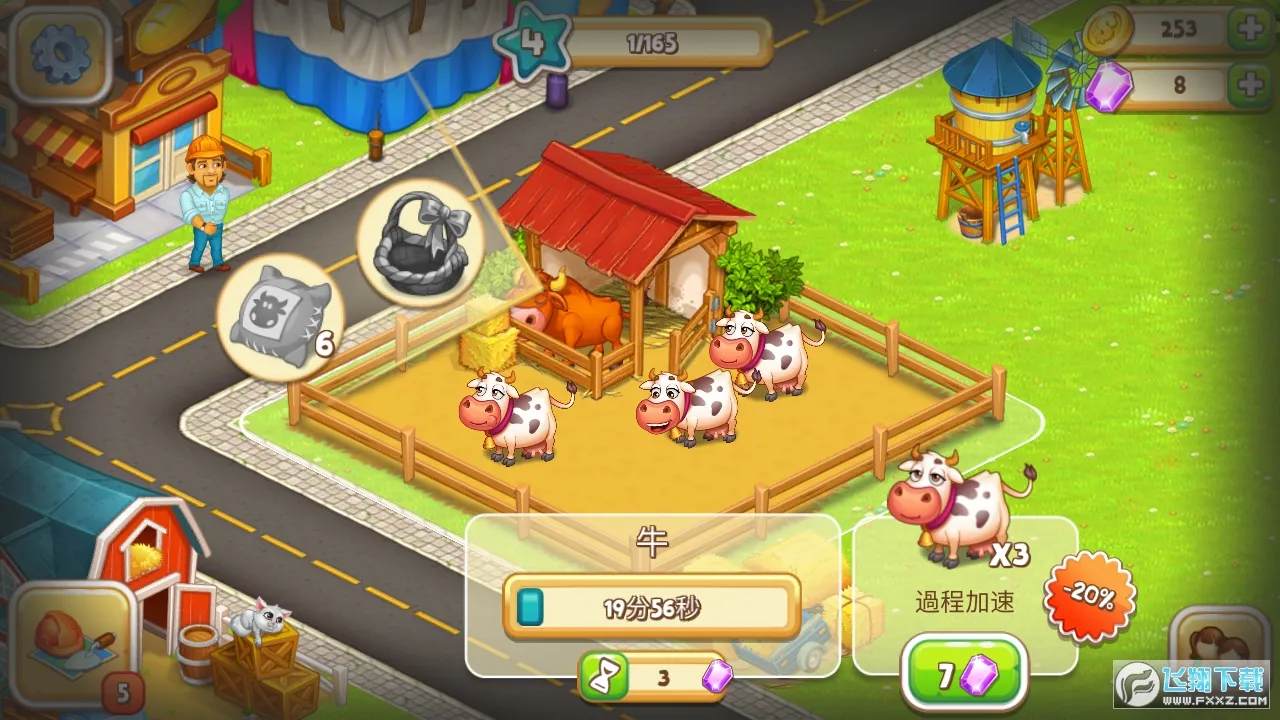Speed up cow timer for 3 gems
The height and width of the screenshot is (720, 1280).
(654, 678)
